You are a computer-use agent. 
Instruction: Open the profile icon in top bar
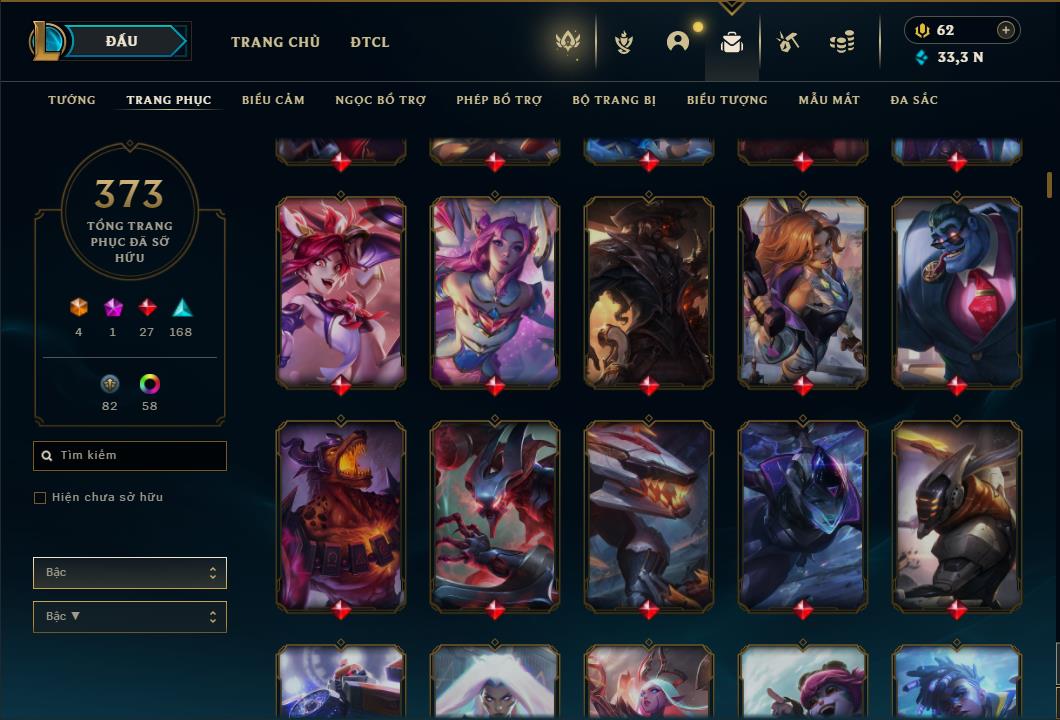(x=678, y=42)
